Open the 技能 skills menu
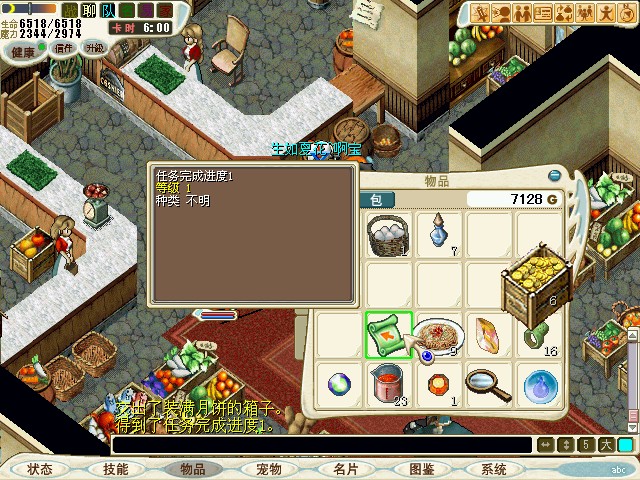Image resolution: width=640 pixels, height=480 pixels. tap(115, 468)
